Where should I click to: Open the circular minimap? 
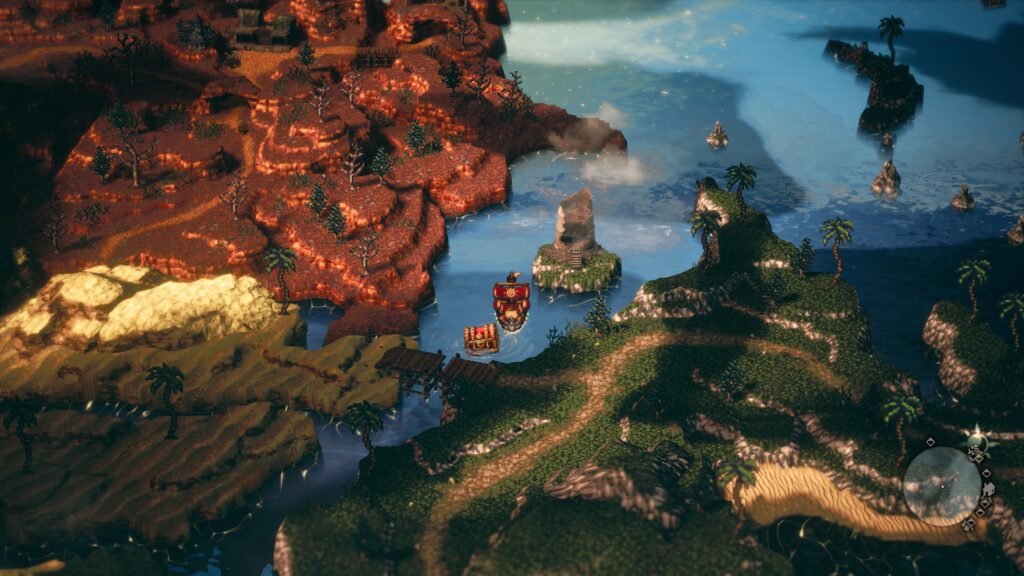942,486
